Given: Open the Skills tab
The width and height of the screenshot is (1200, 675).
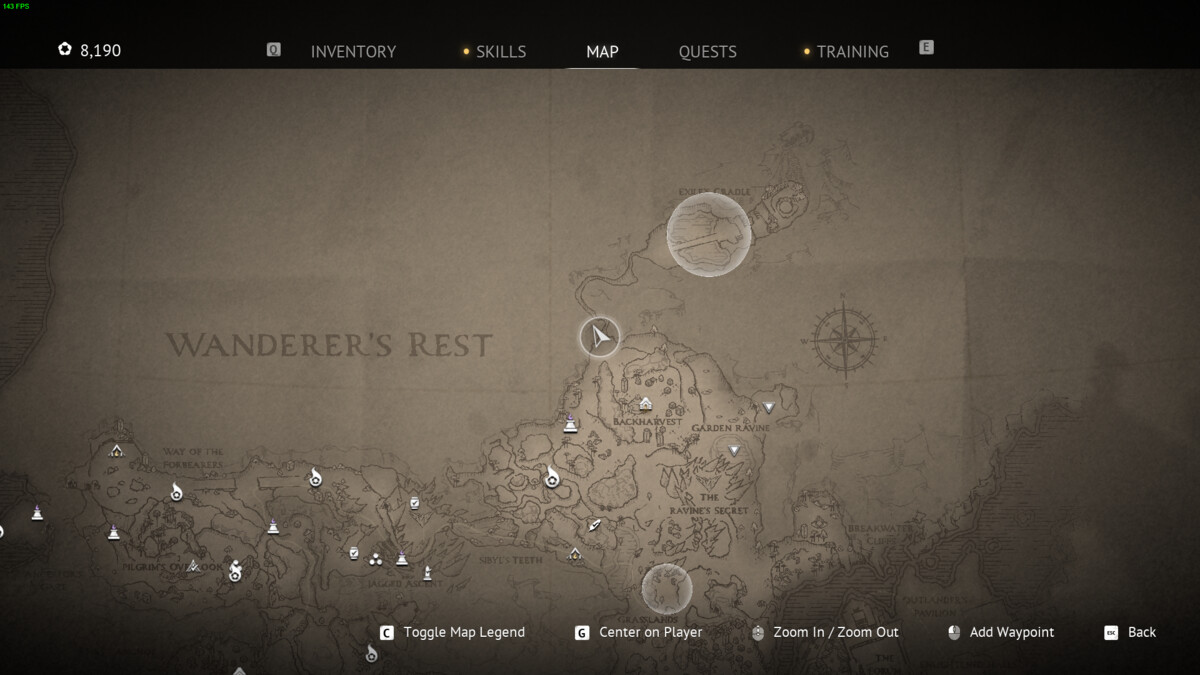Looking at the screenshot, I should point(500,51).
